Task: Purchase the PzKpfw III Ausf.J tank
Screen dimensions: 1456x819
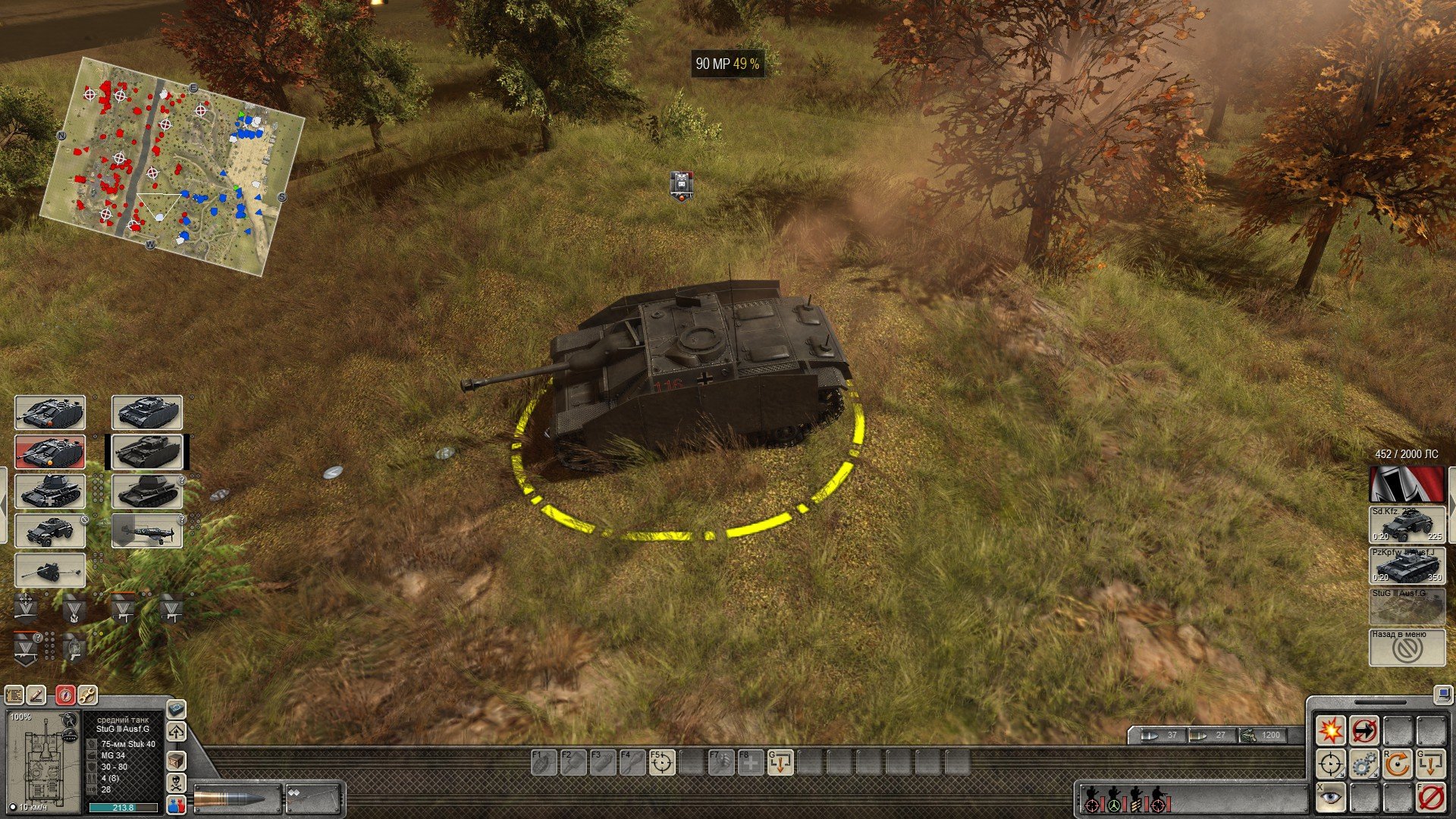Action: click(x=1407, y=566)
